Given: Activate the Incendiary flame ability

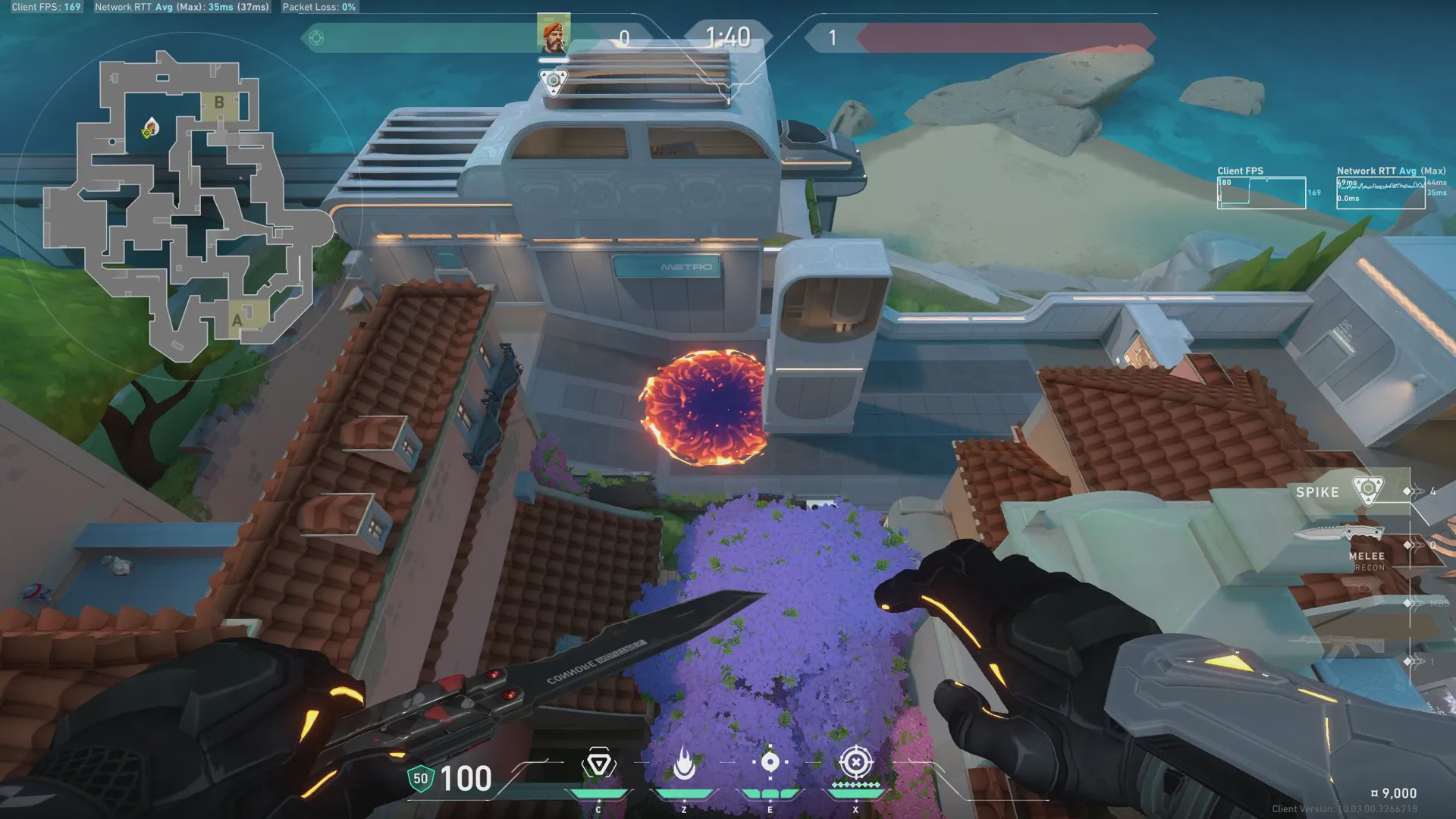Looking at the screenshot, I should click(x=684, y=764).
